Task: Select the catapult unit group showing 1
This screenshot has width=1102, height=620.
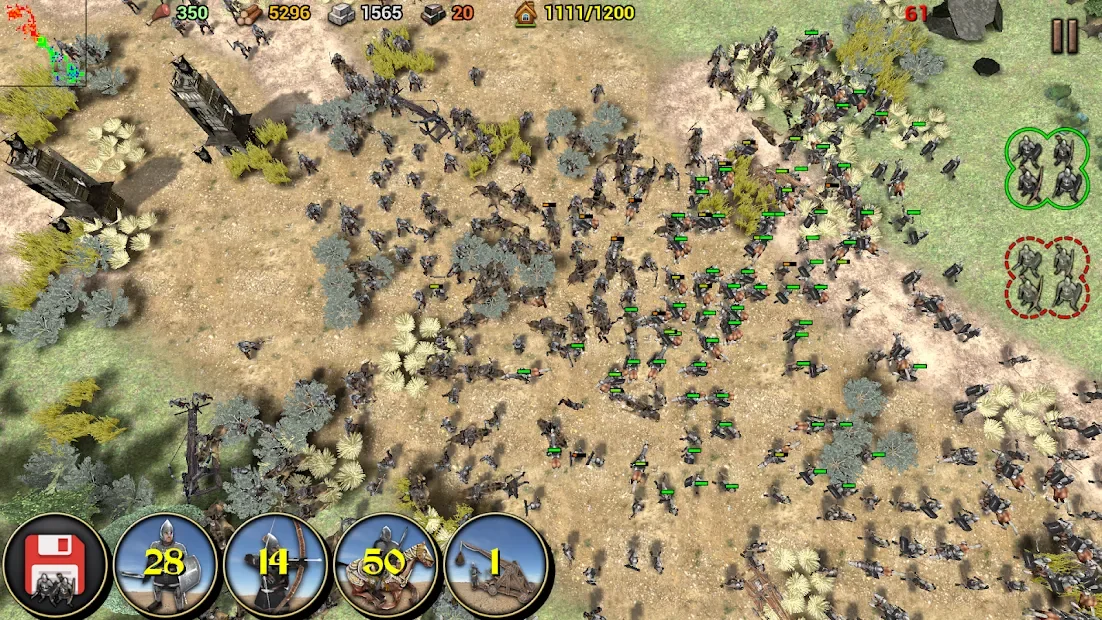Action: [x=496, y=565]
